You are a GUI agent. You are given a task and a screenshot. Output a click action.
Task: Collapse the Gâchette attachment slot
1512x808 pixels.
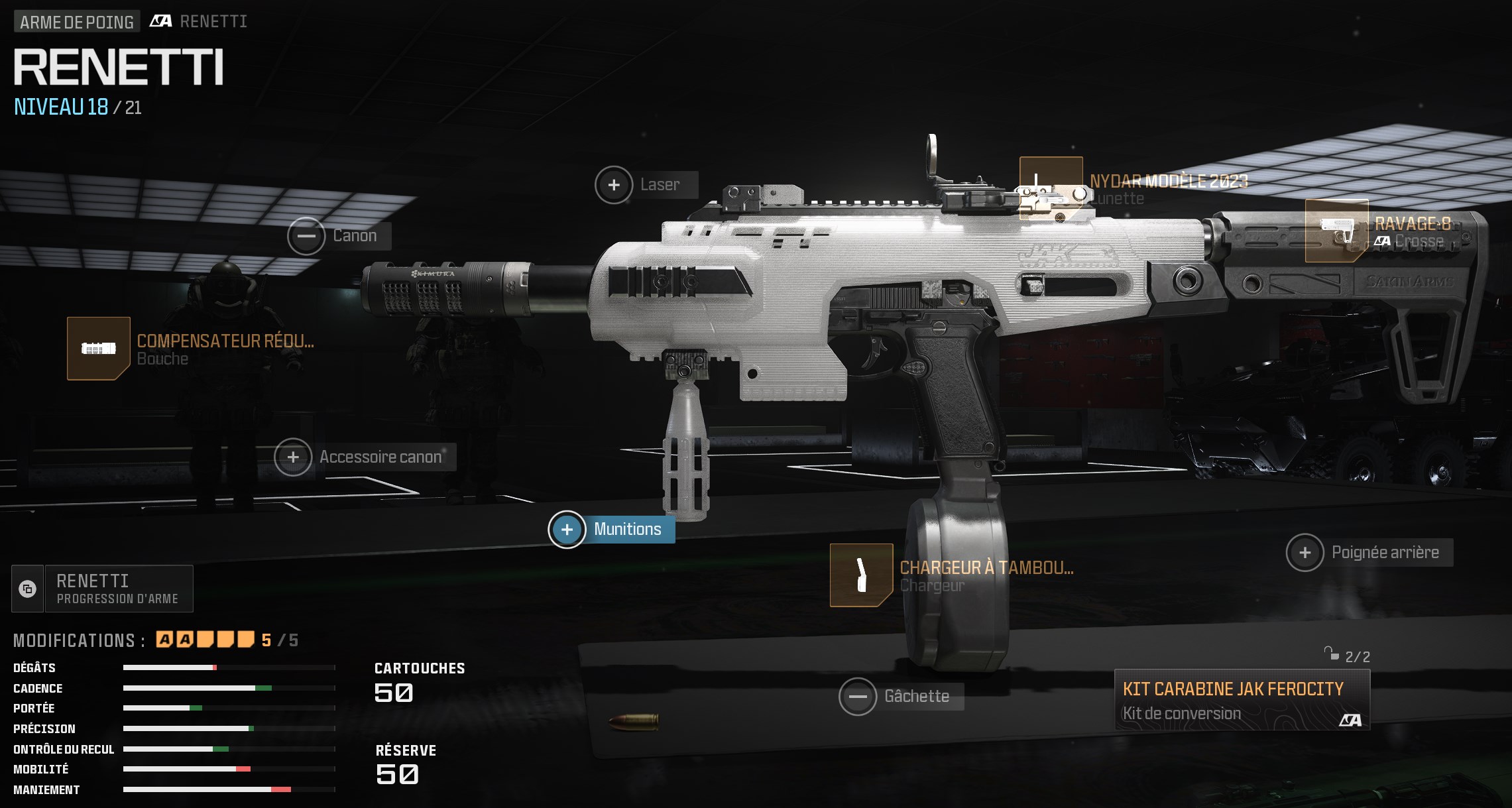click(860, 697)
